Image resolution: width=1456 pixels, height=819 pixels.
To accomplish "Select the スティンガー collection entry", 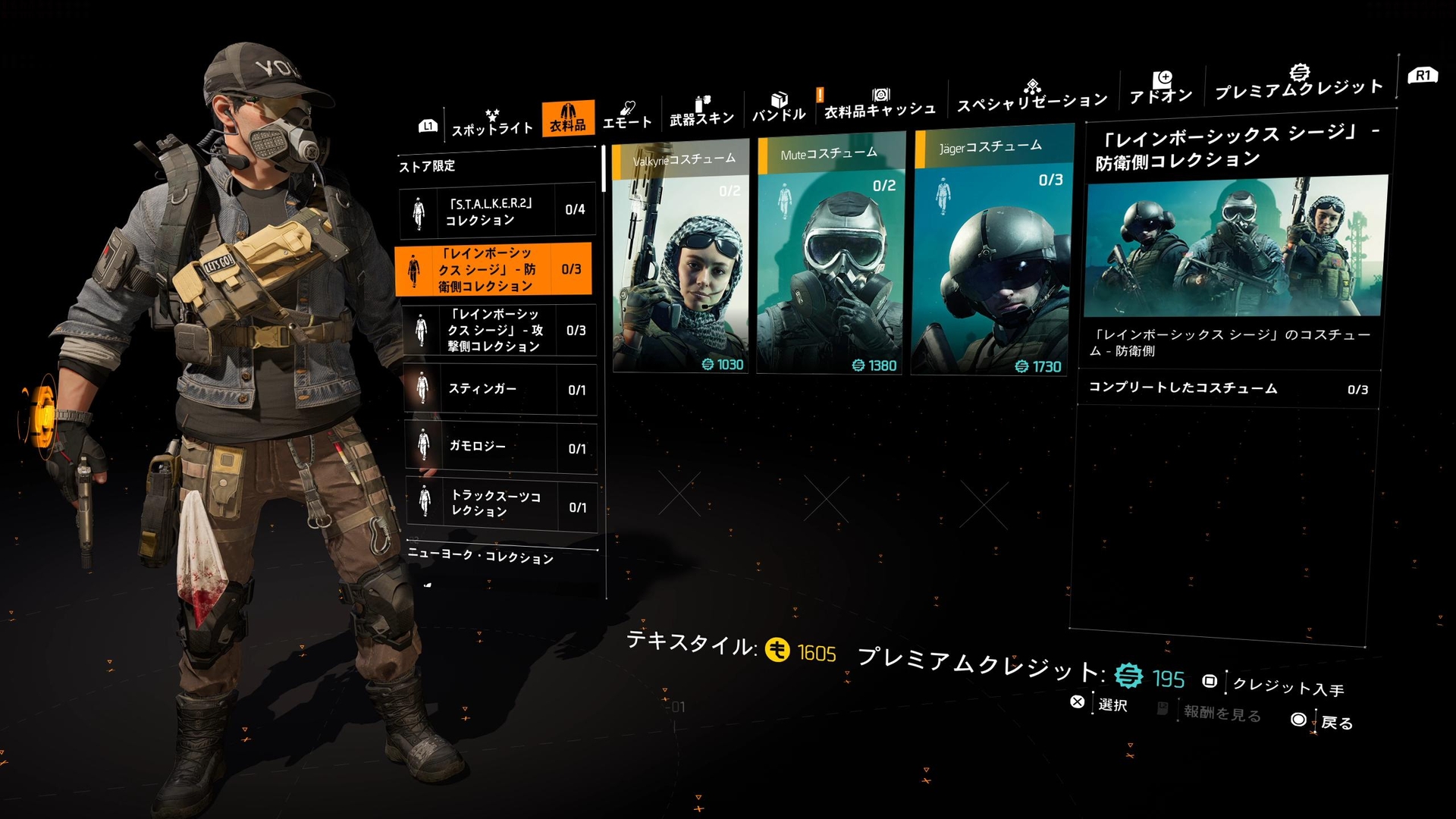I will point(497,389).
